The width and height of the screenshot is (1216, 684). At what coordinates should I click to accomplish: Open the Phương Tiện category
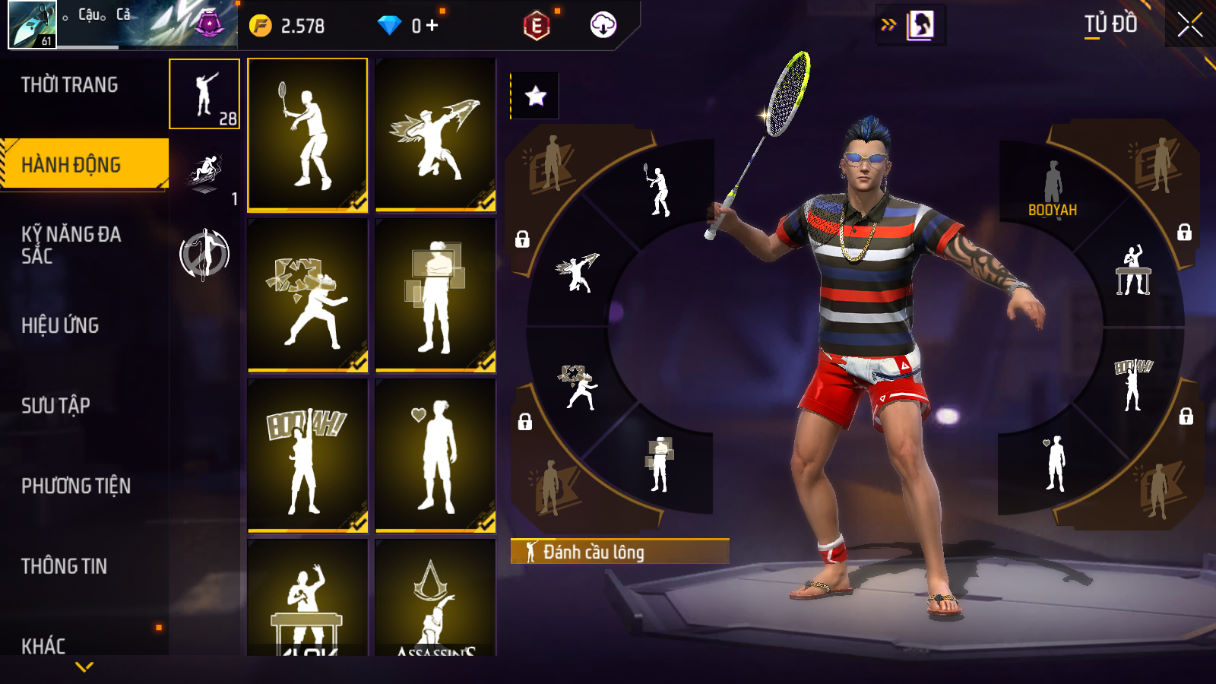(x=76, y=486)
